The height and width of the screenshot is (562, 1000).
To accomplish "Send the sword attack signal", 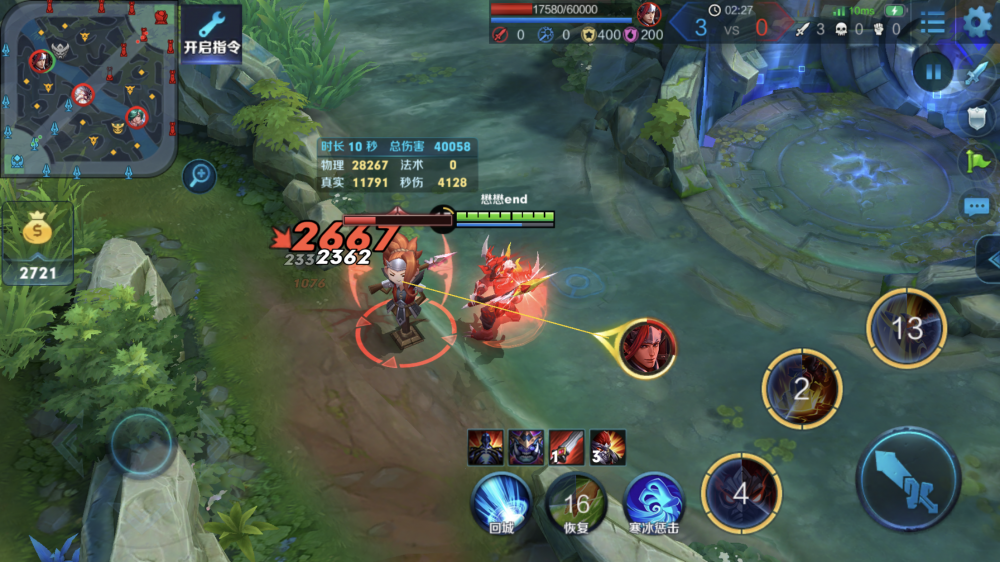I will click(x=977, y=73).
